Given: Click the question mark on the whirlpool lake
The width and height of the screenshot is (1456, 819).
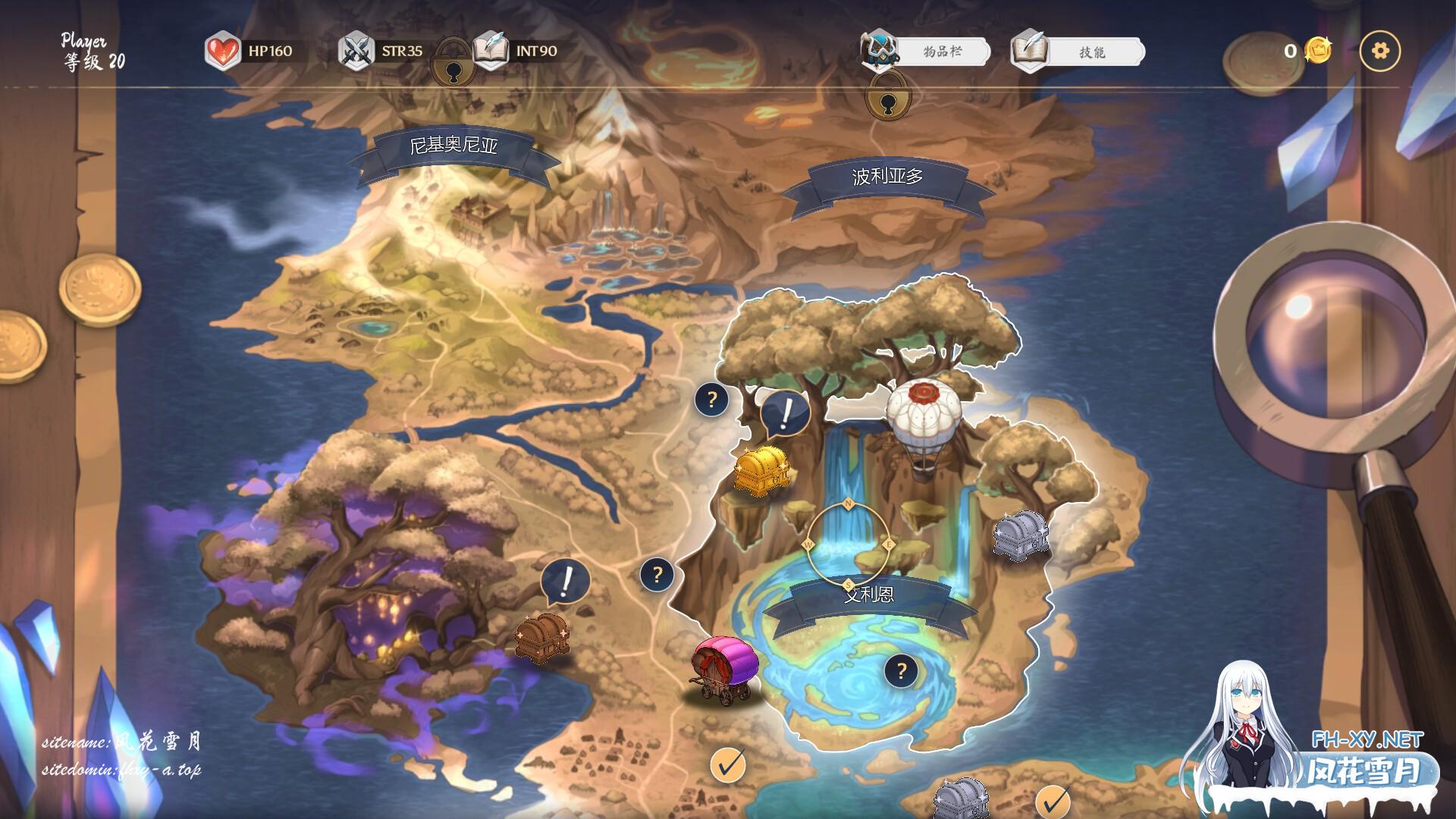Looking at the screenshot, I should (x=901, y=670).
